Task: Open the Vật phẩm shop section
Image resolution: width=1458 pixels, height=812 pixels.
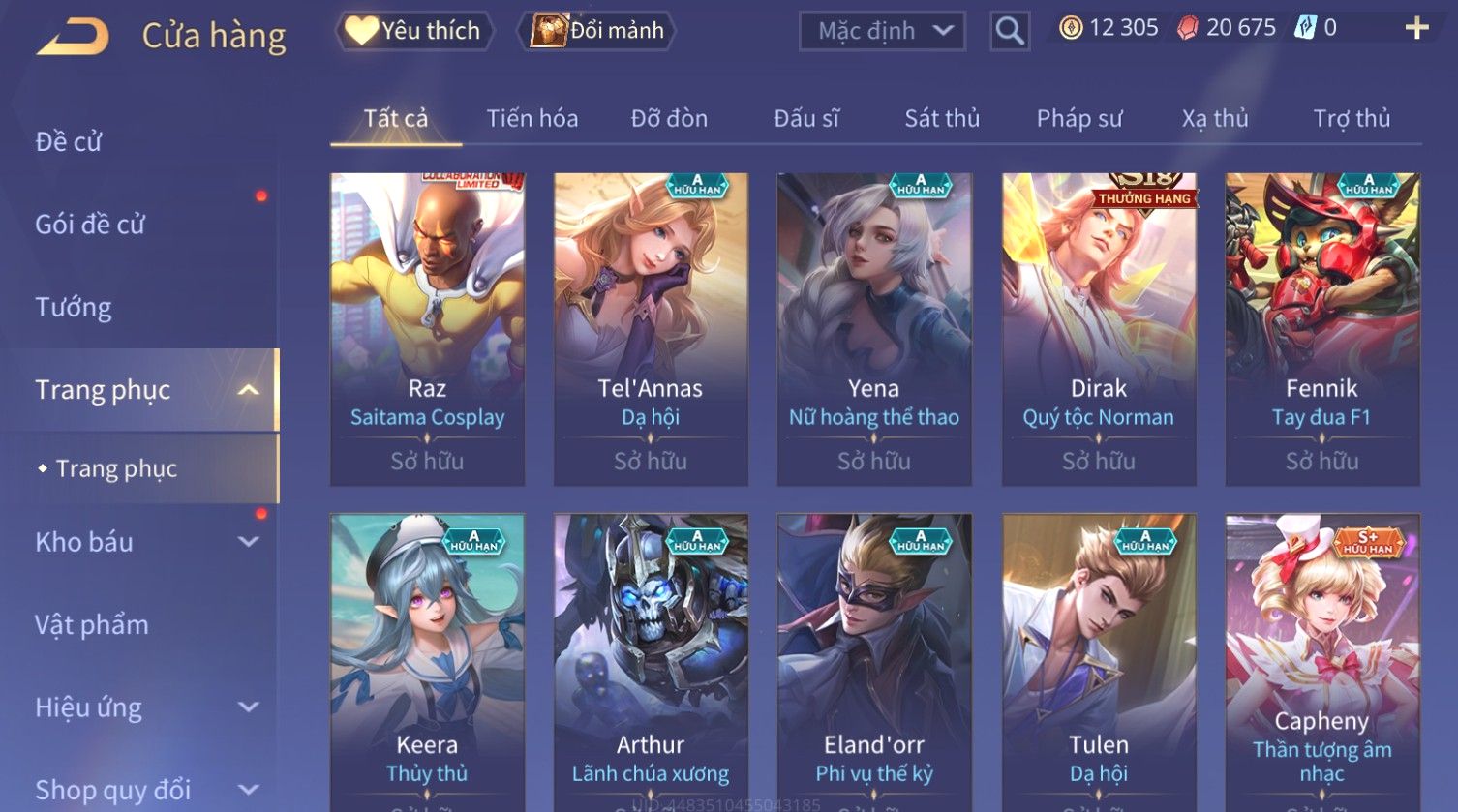Action: 92,625
